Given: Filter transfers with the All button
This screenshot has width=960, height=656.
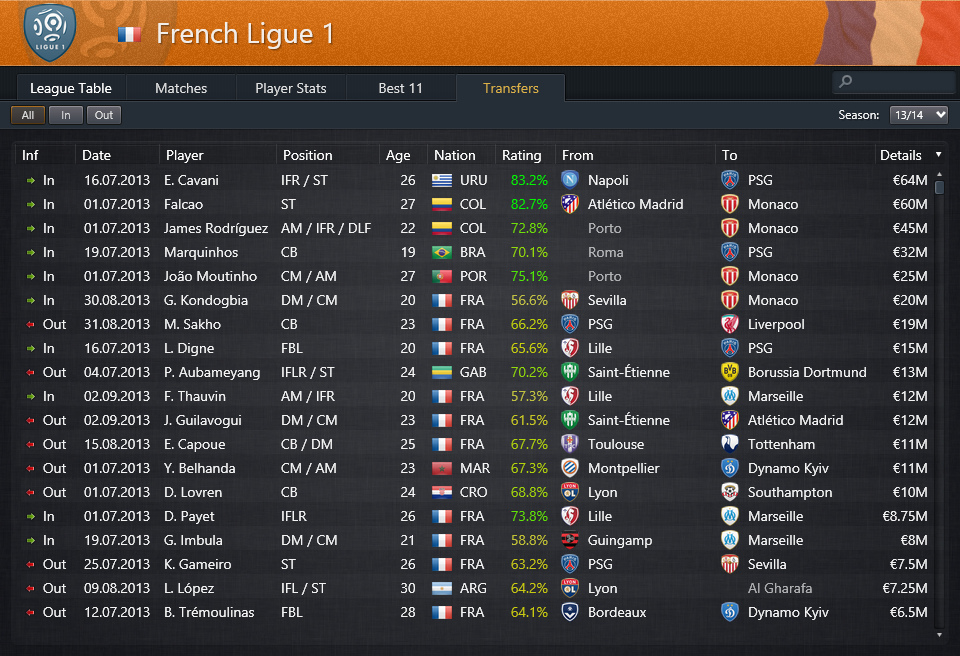Looking at the screenshot, I should click(28, 115).
